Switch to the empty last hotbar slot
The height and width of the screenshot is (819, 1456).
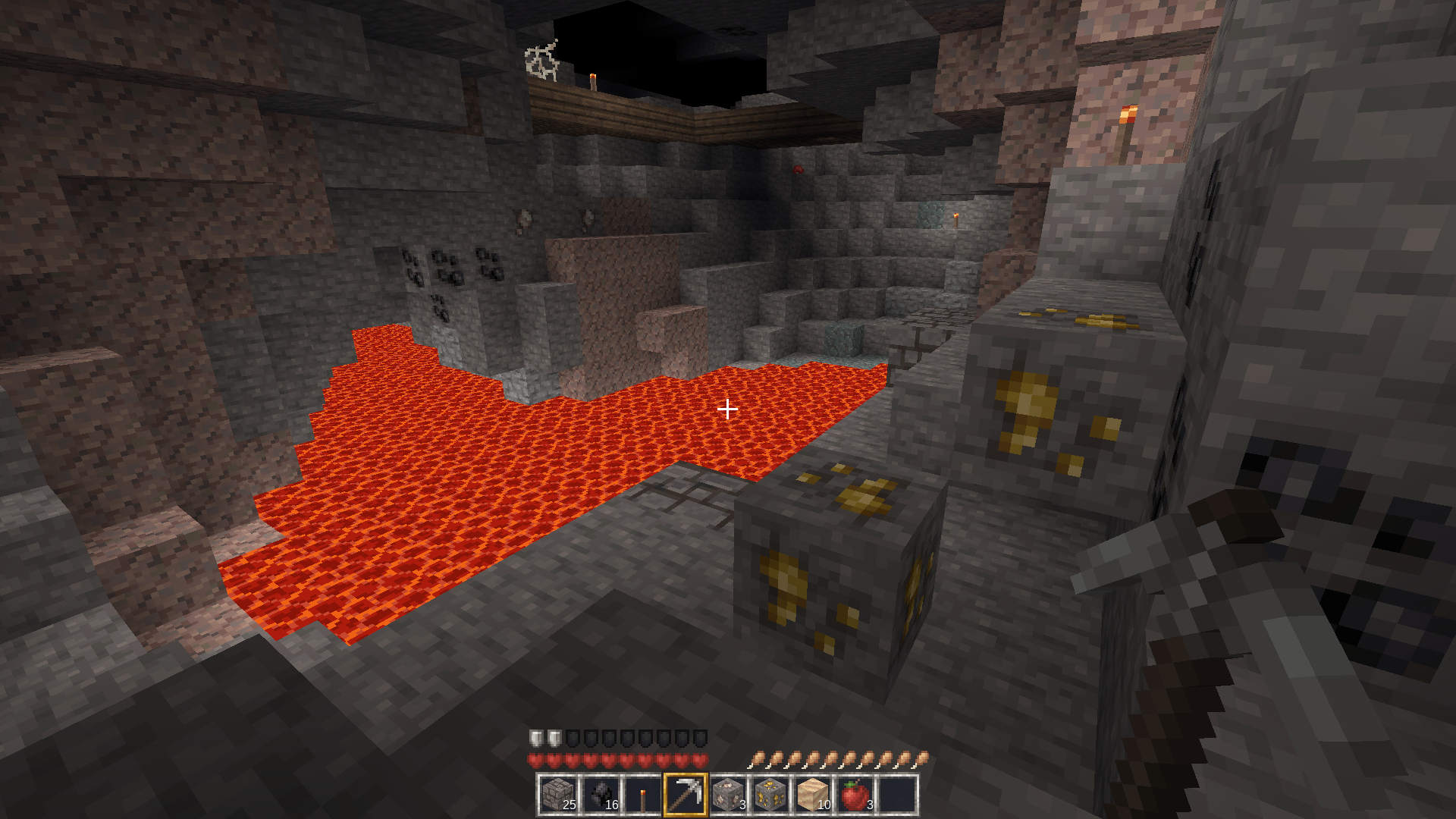click(897, 795)
